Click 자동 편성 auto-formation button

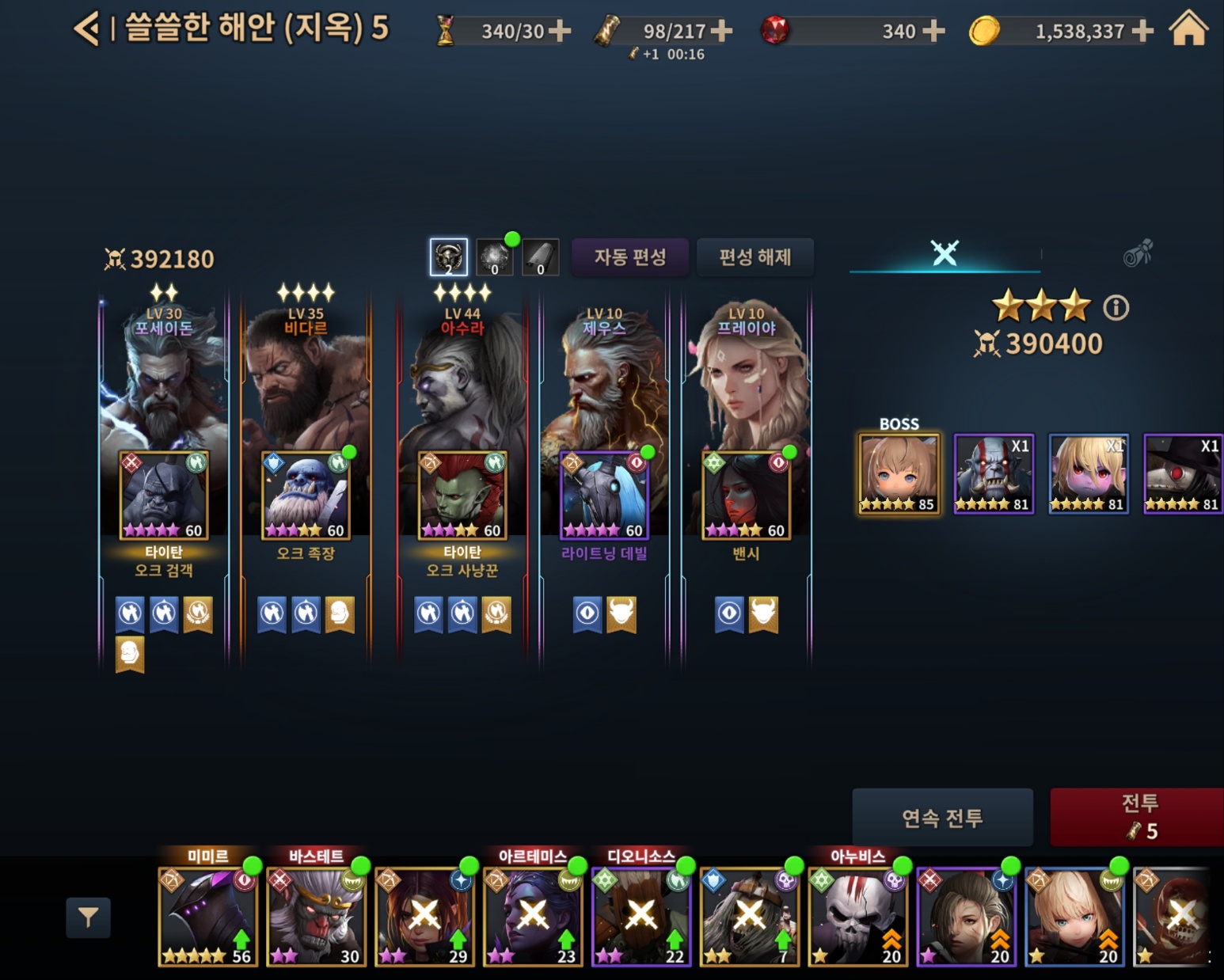point(630,257)
